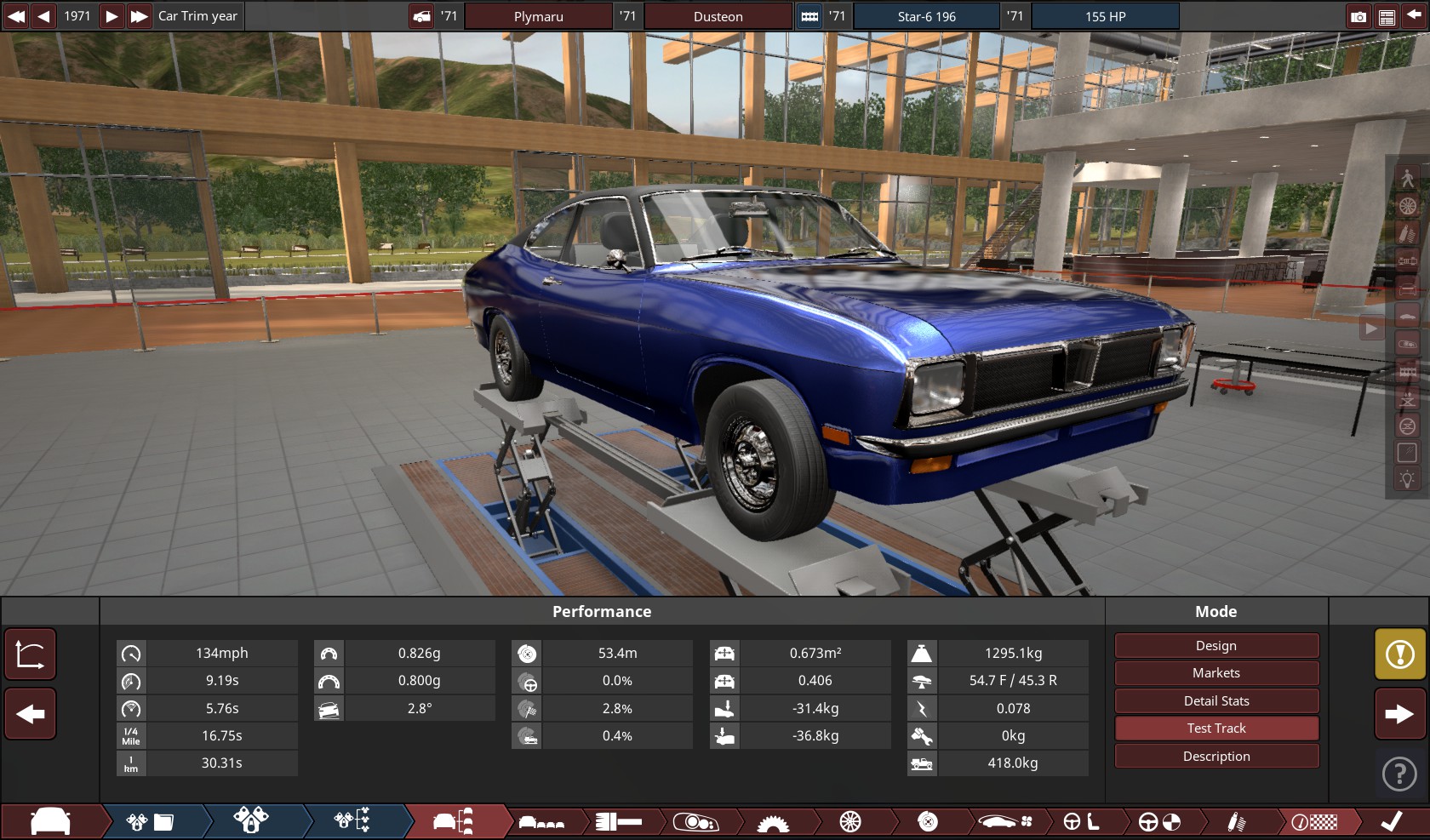The width and height of the screenshot is (1430, 840).
Task: Open the wheels tab in bottom toolbar
Action: pyautogui.click(x=849, y=822)
